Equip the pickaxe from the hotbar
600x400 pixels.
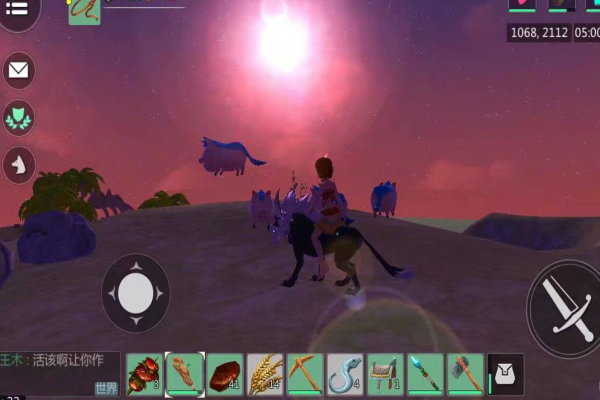pyautogui.click(x=305, y=374)
